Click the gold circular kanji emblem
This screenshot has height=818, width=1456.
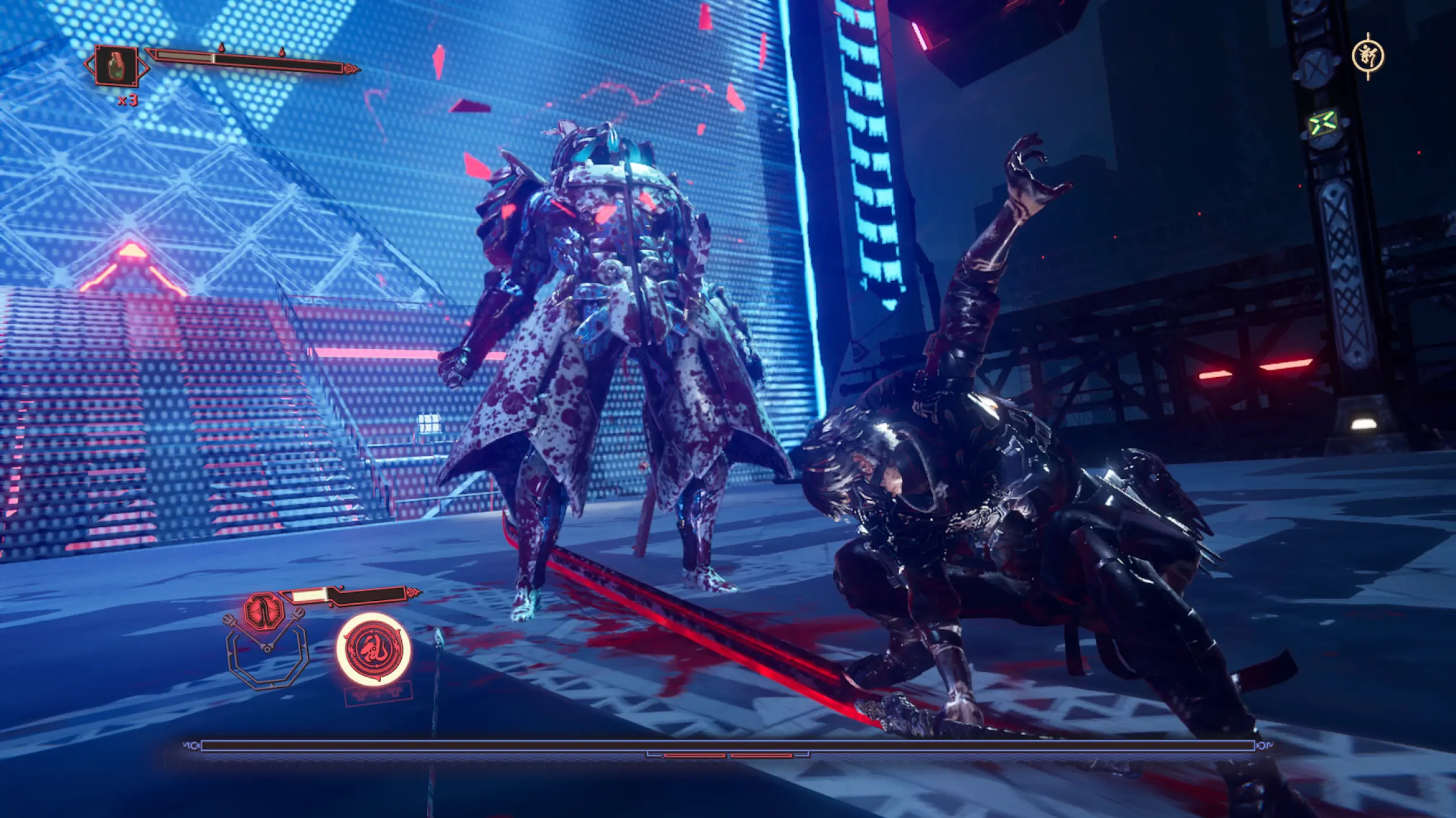click(x=1368, y=57)
